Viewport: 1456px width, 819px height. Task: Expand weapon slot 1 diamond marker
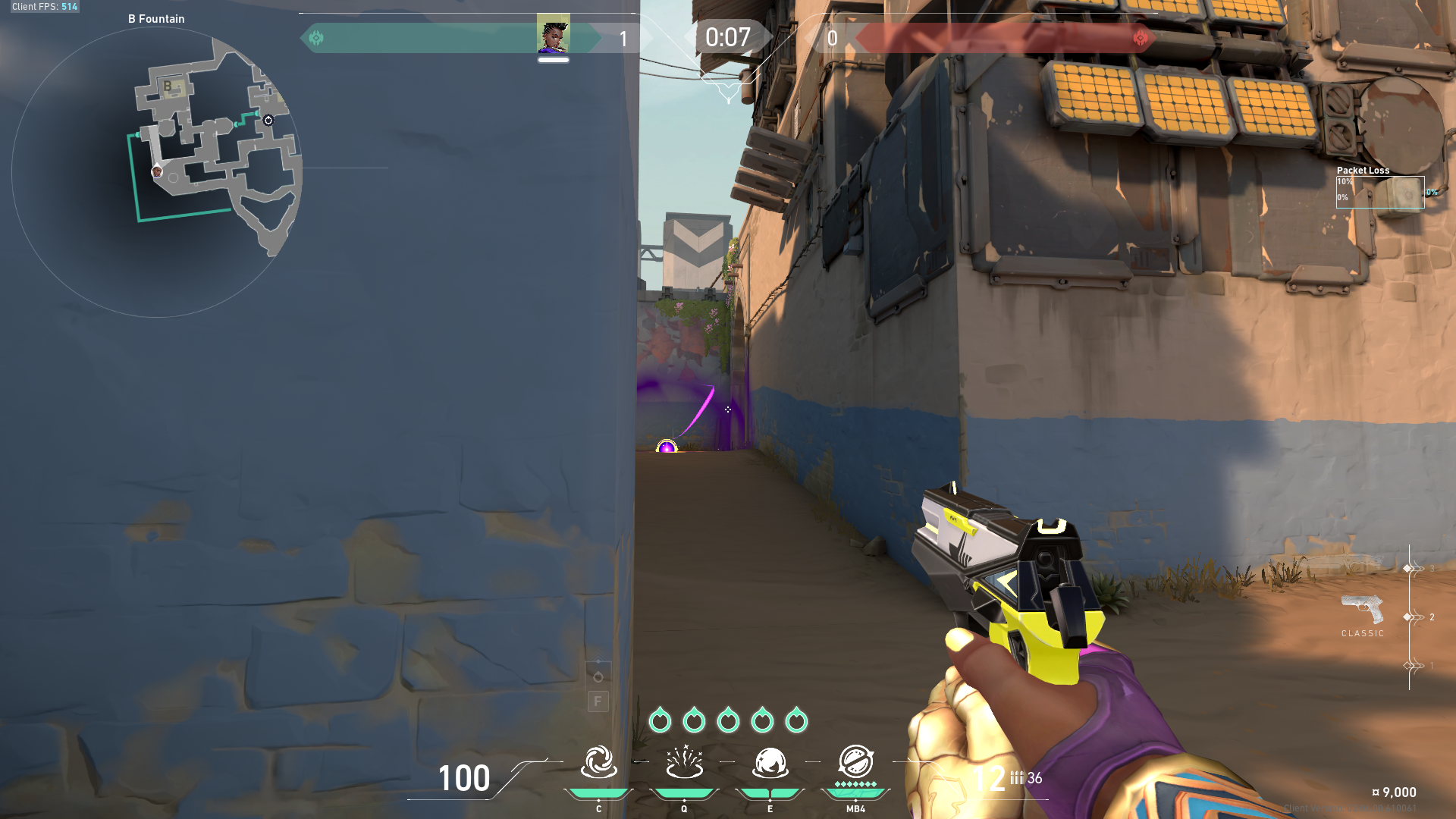coord(1407,667)
